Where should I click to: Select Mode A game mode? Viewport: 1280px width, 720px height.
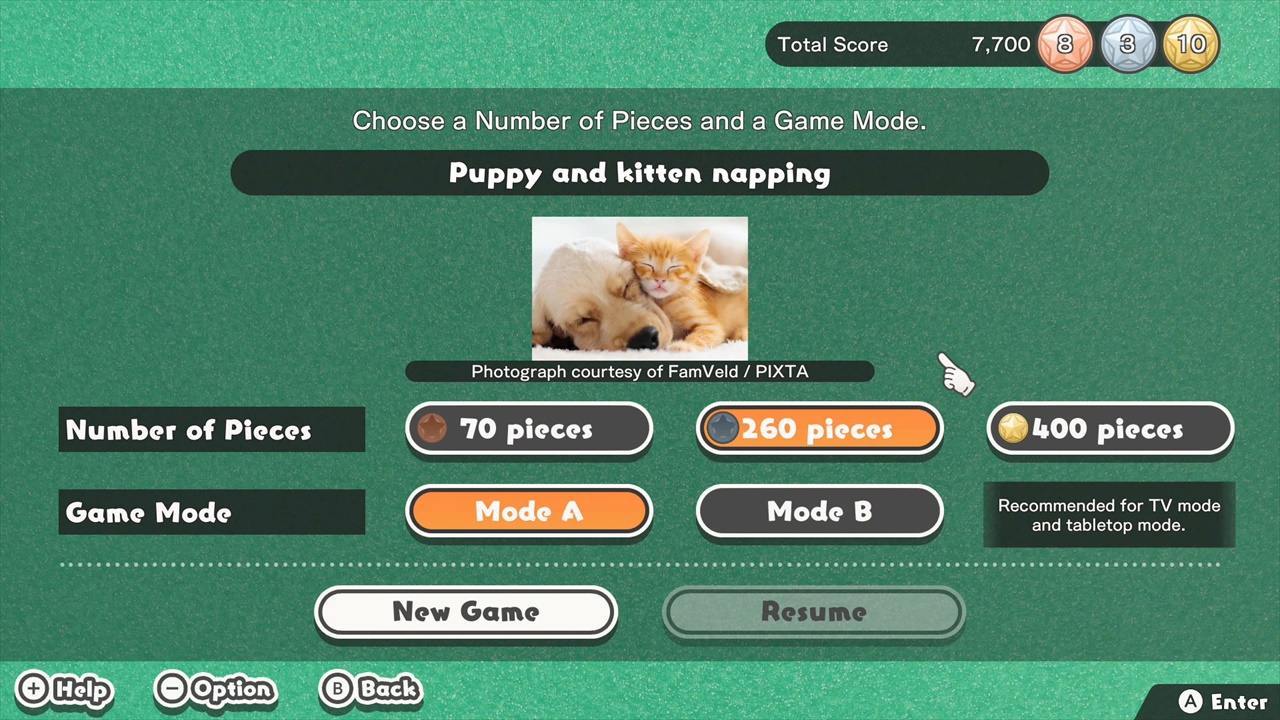pyautogui.click(x=529, y=511)
